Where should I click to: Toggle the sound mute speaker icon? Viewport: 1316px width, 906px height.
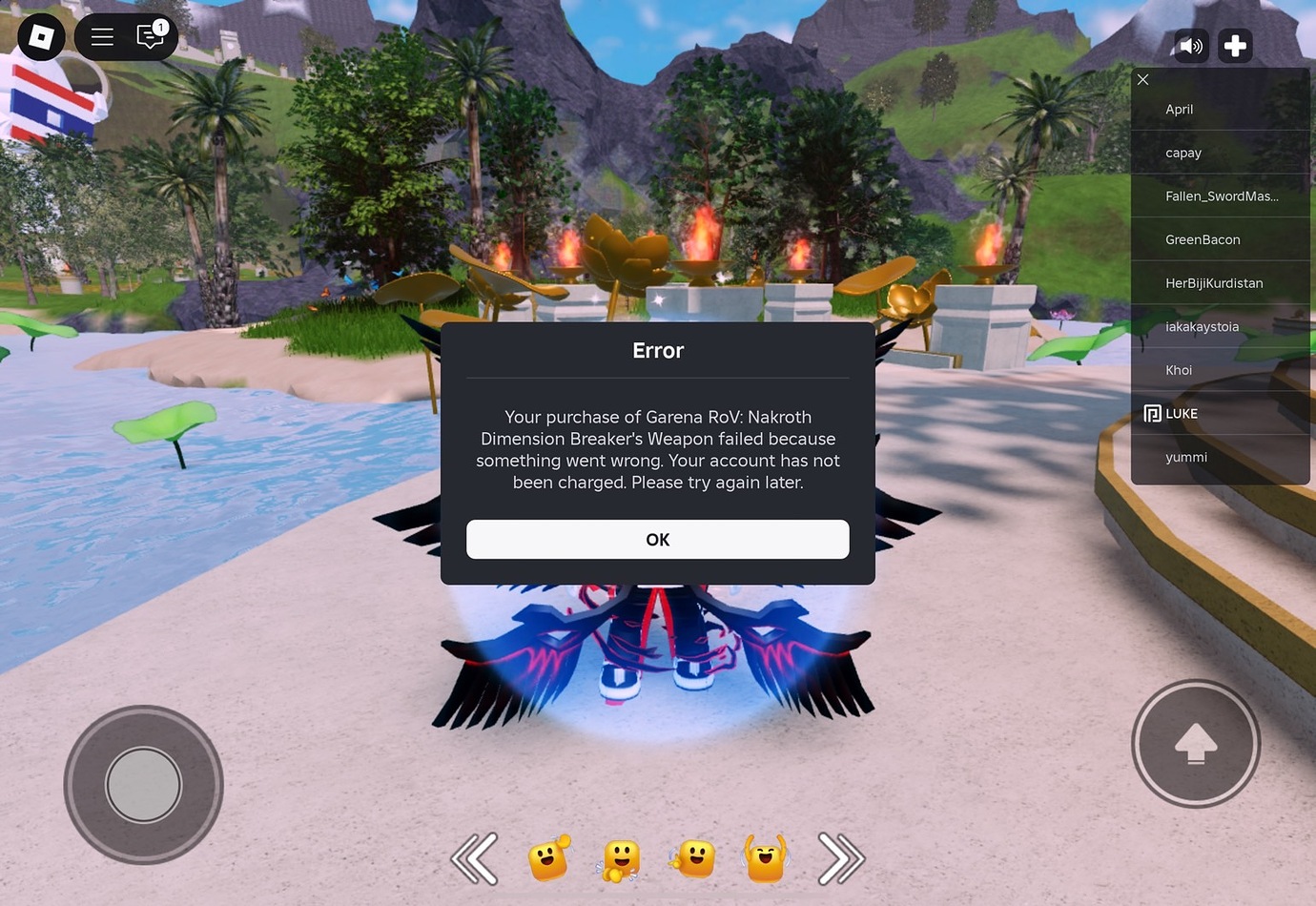click(1191, 45)
